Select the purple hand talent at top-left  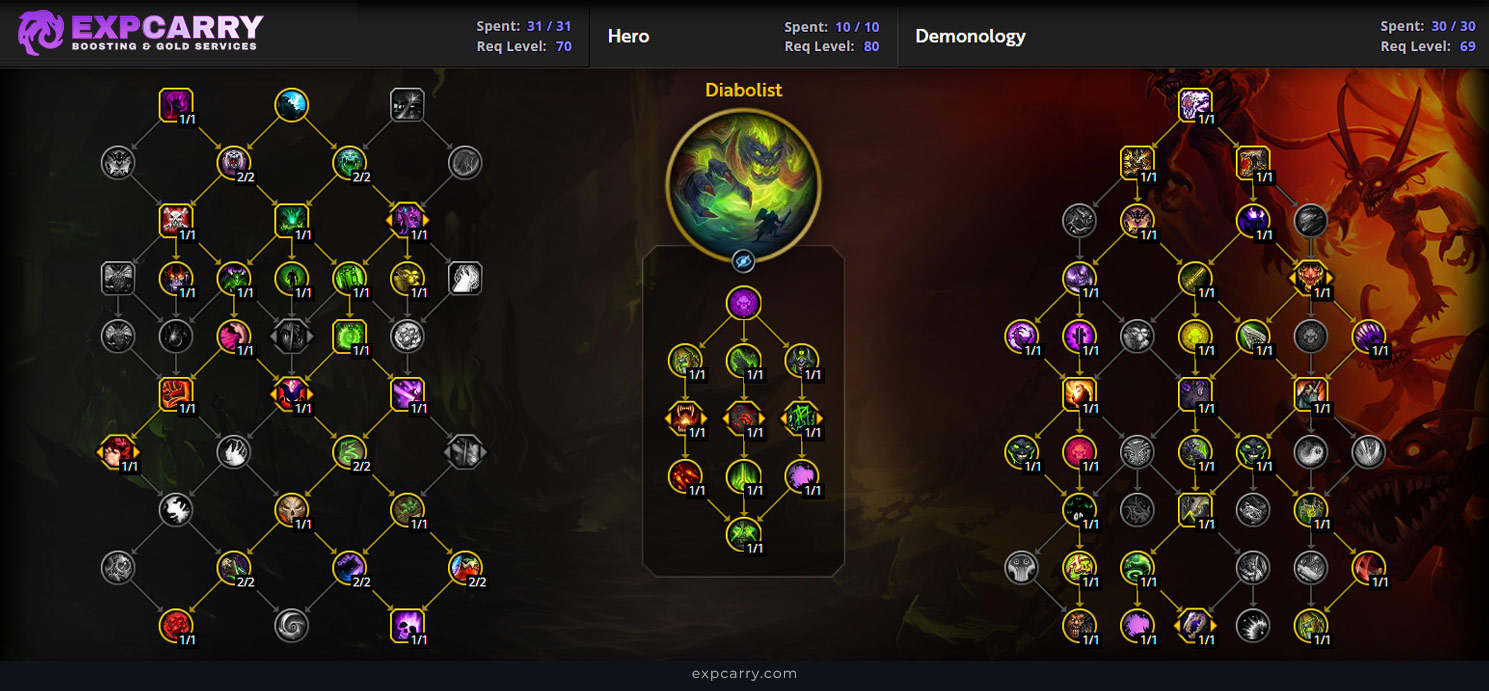click(176, 105)
